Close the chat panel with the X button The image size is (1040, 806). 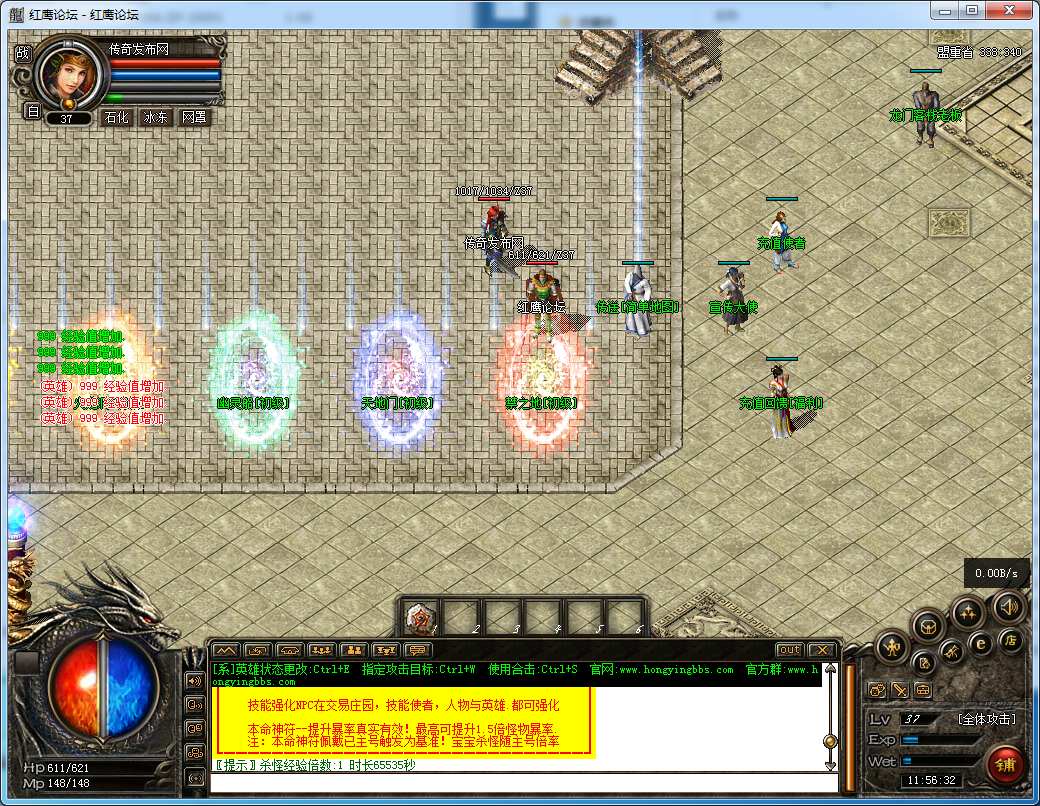(x=821, y=650)
